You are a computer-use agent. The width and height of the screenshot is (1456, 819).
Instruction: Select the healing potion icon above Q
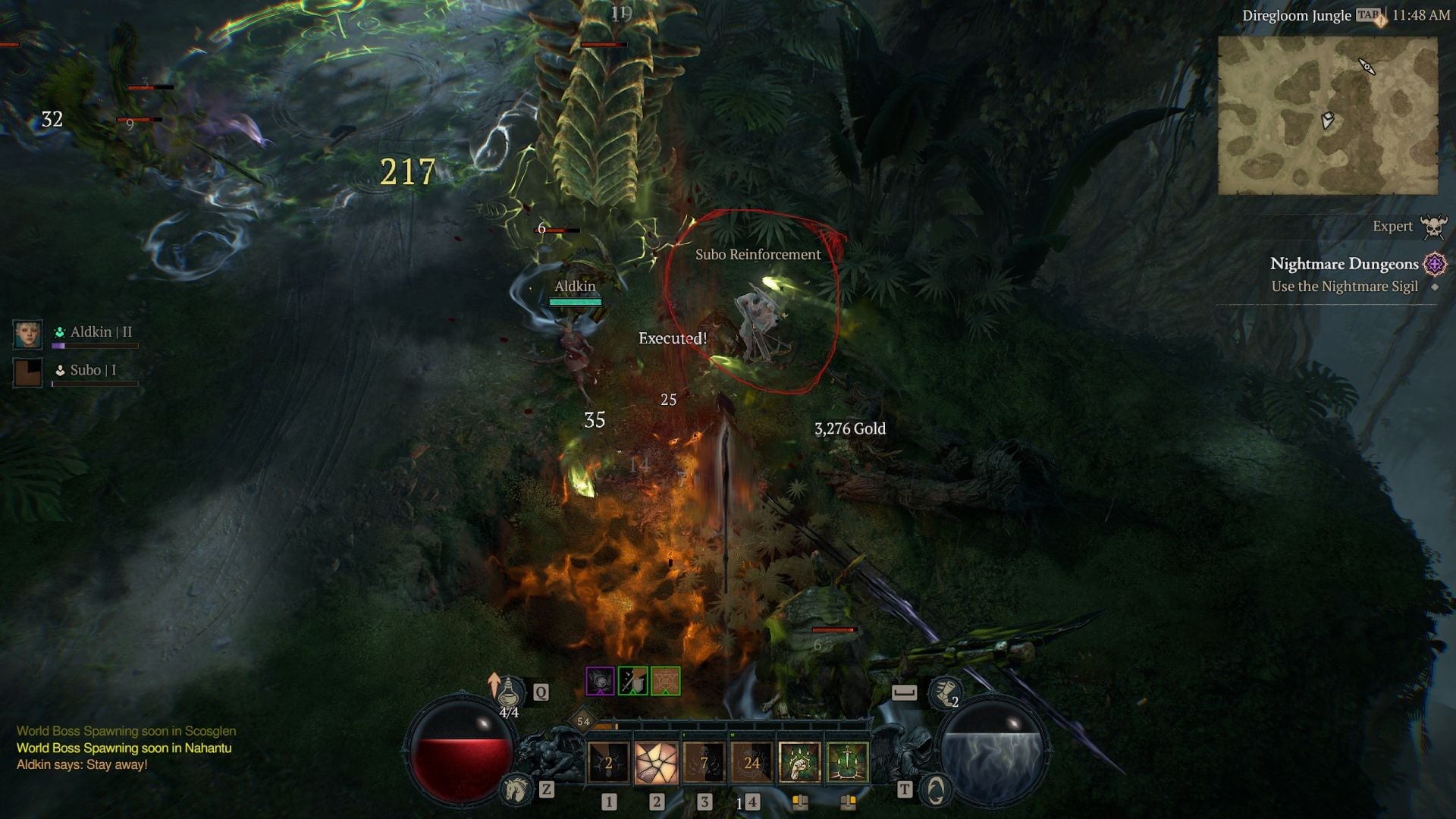coord(508,692)
